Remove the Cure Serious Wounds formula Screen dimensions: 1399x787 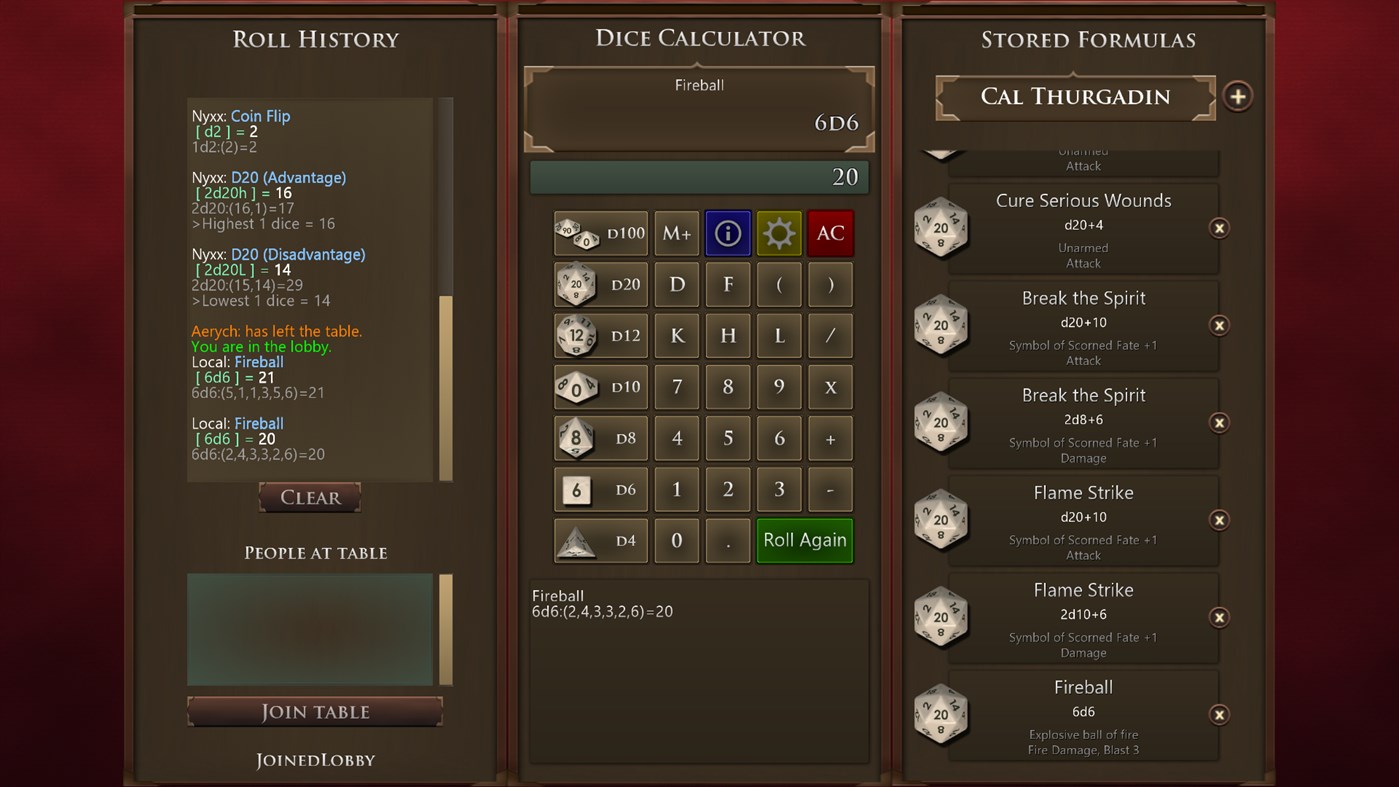pyautogui.click(x=1219, y=228)
